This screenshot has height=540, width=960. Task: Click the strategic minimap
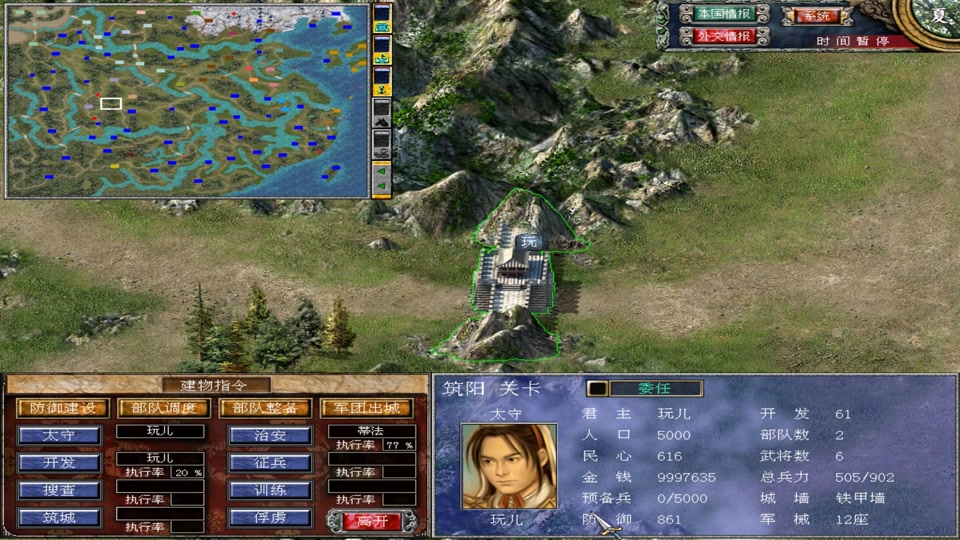pos(187,100)
